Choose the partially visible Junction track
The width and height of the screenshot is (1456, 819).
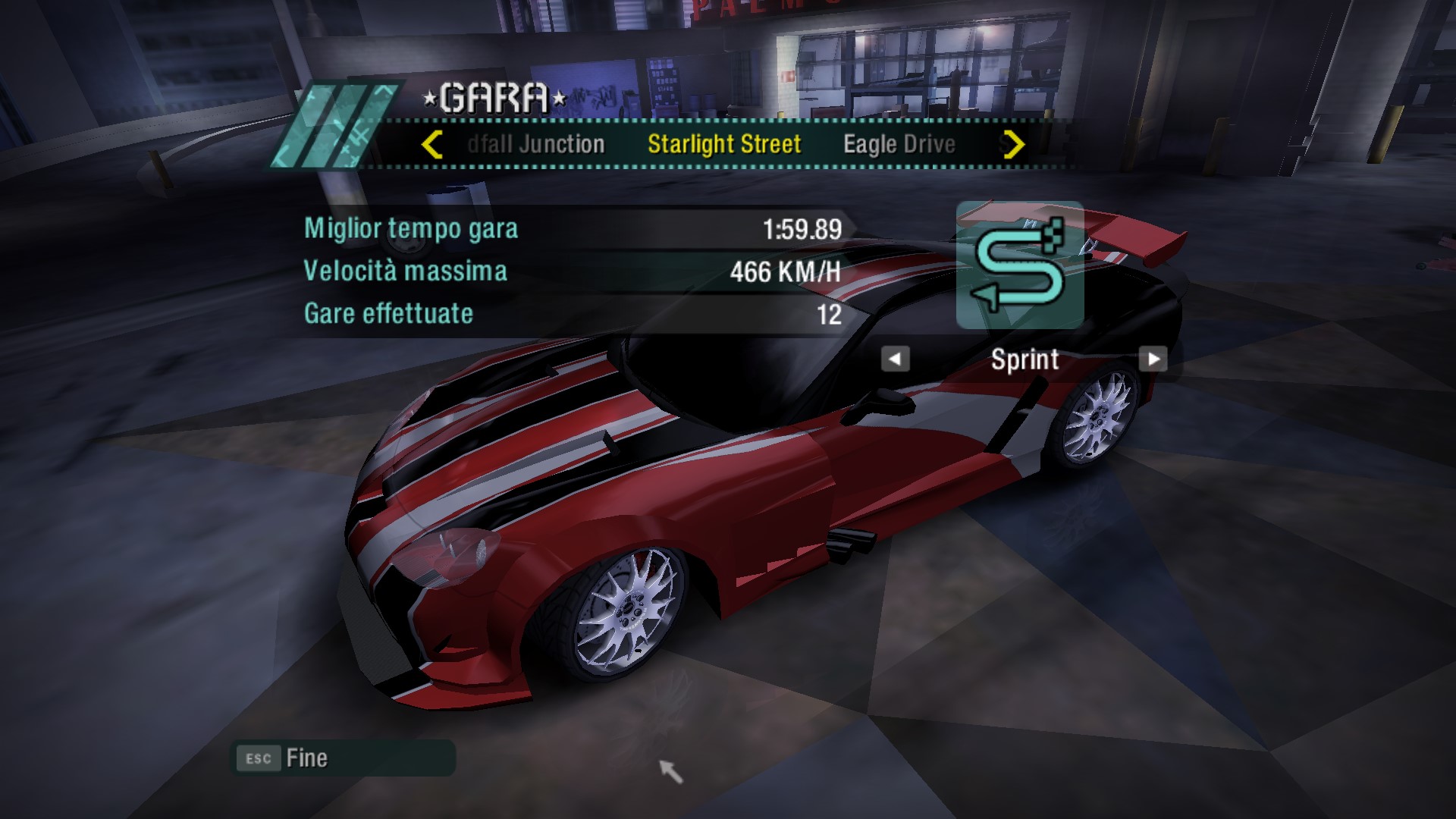(536, 144)
